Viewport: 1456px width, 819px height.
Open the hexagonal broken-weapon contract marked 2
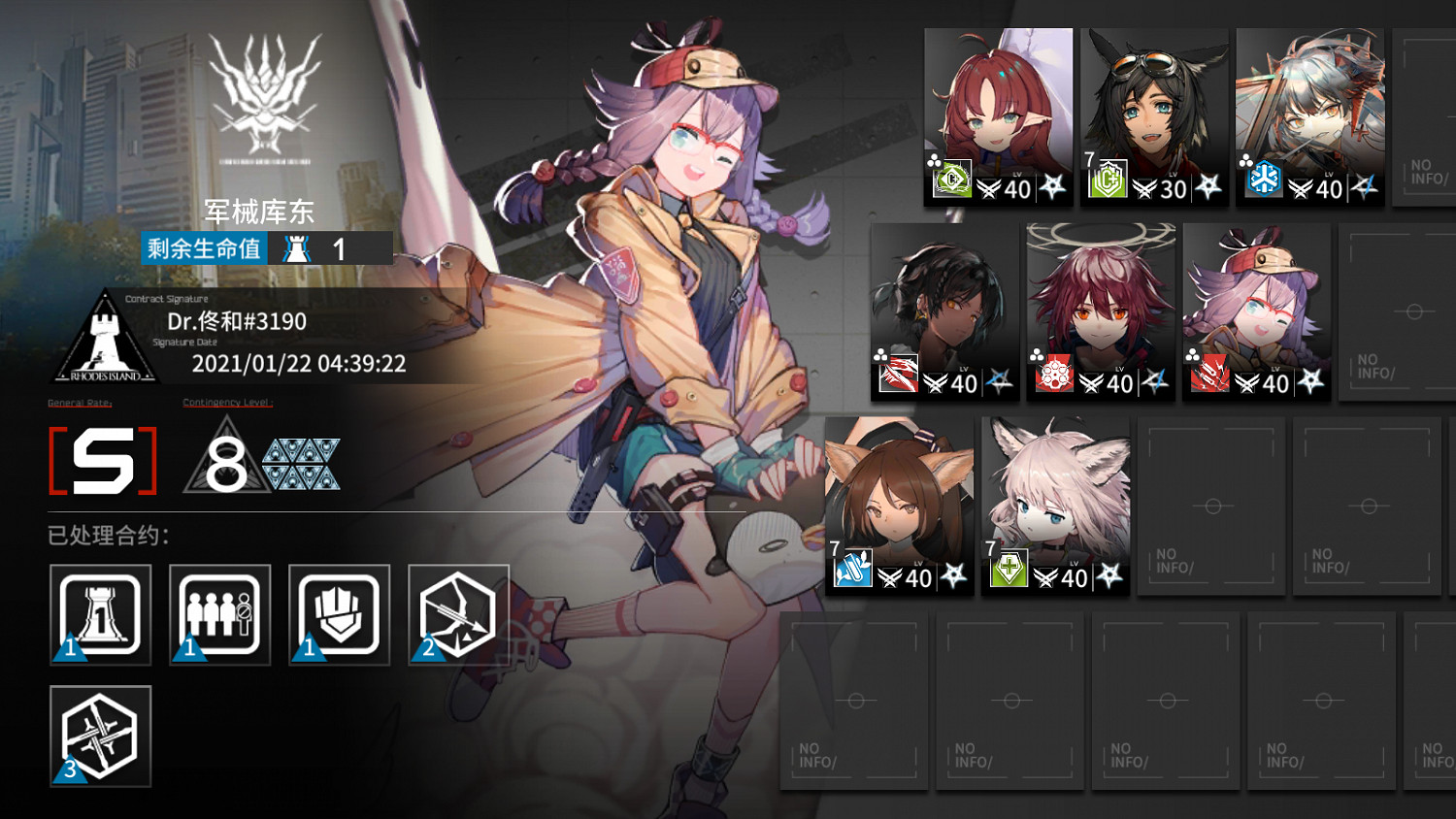(x=458, y=615)
